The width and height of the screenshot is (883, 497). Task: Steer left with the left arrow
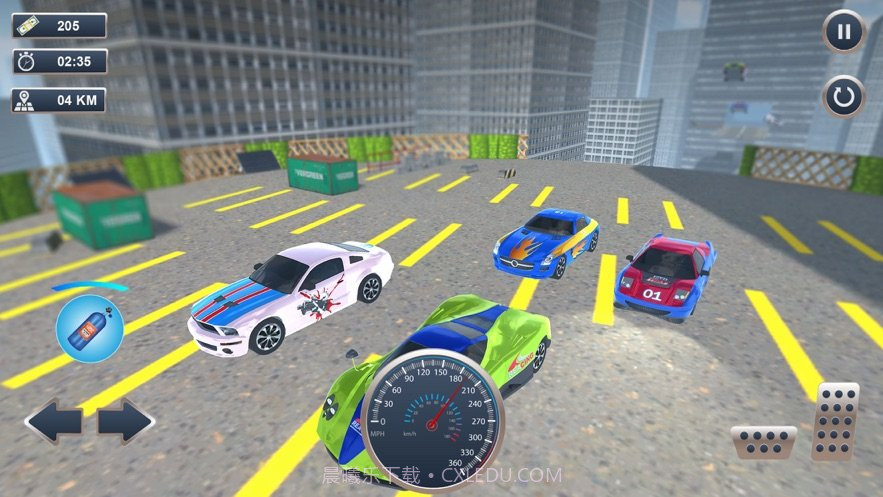53,421
